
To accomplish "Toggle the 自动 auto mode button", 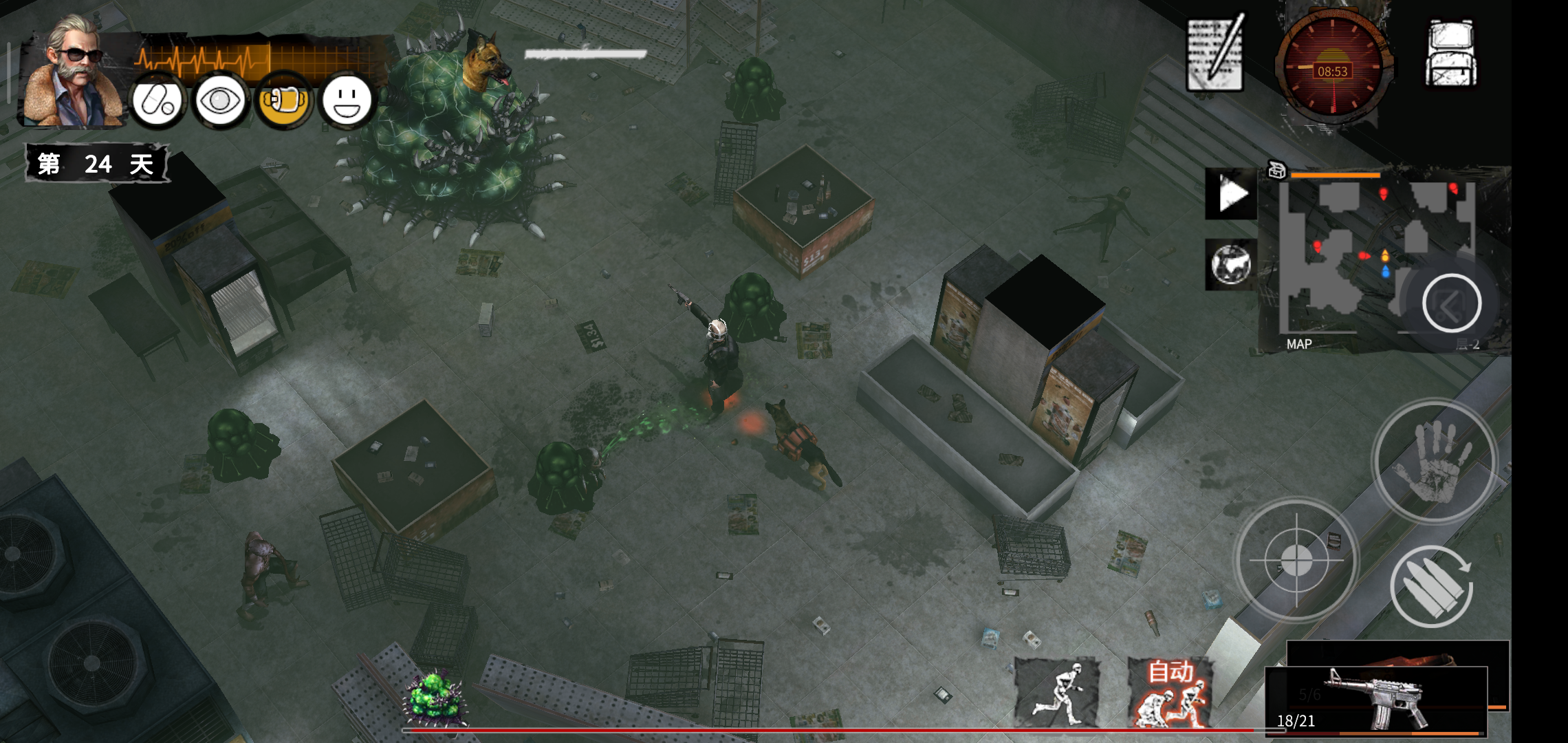I will pos(1170,692).
